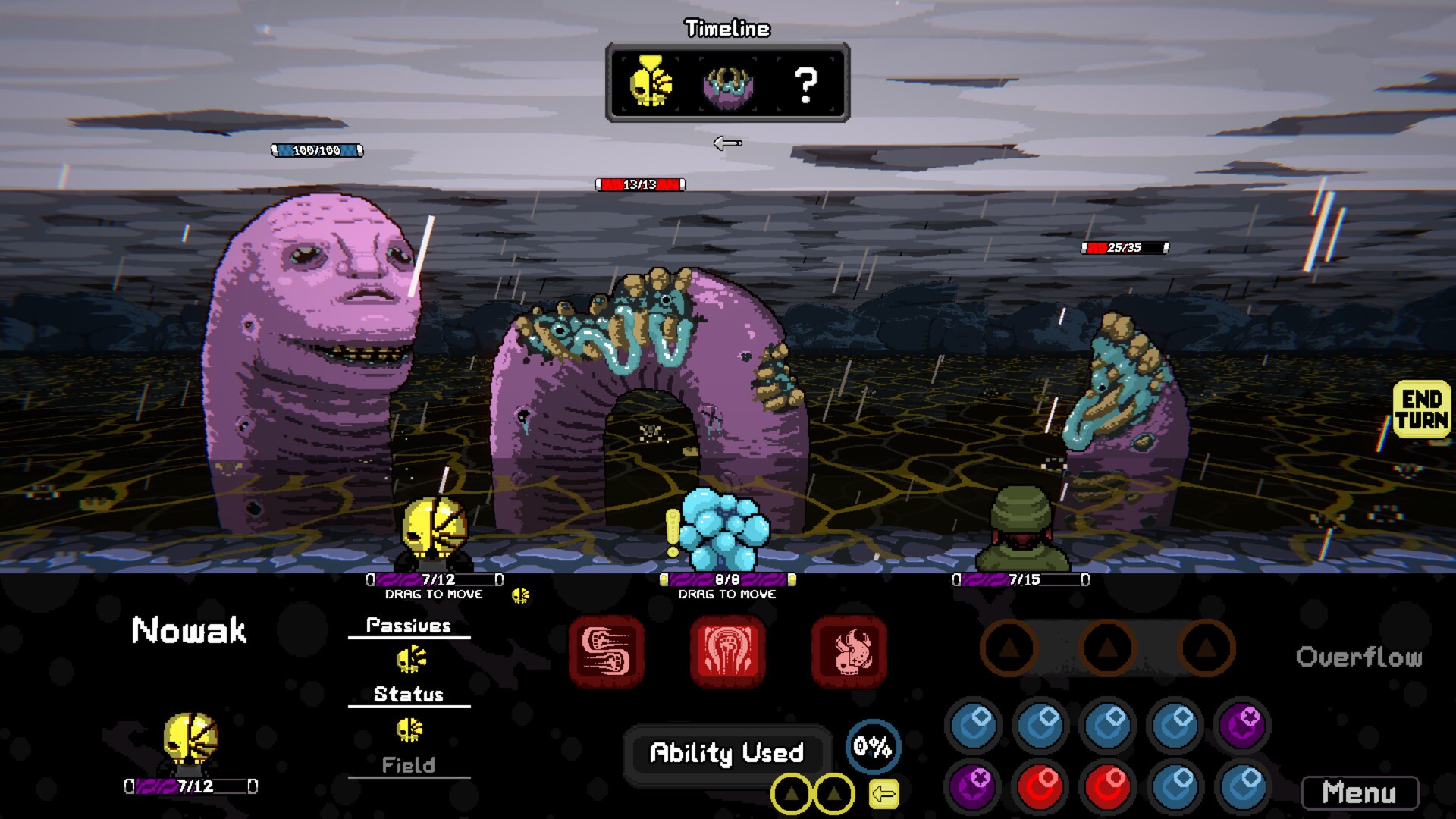The width and height of the screenshot is (1456, 819).
Task: Click the arrow below the Timeline panel
Action: (x=726, y=143)
